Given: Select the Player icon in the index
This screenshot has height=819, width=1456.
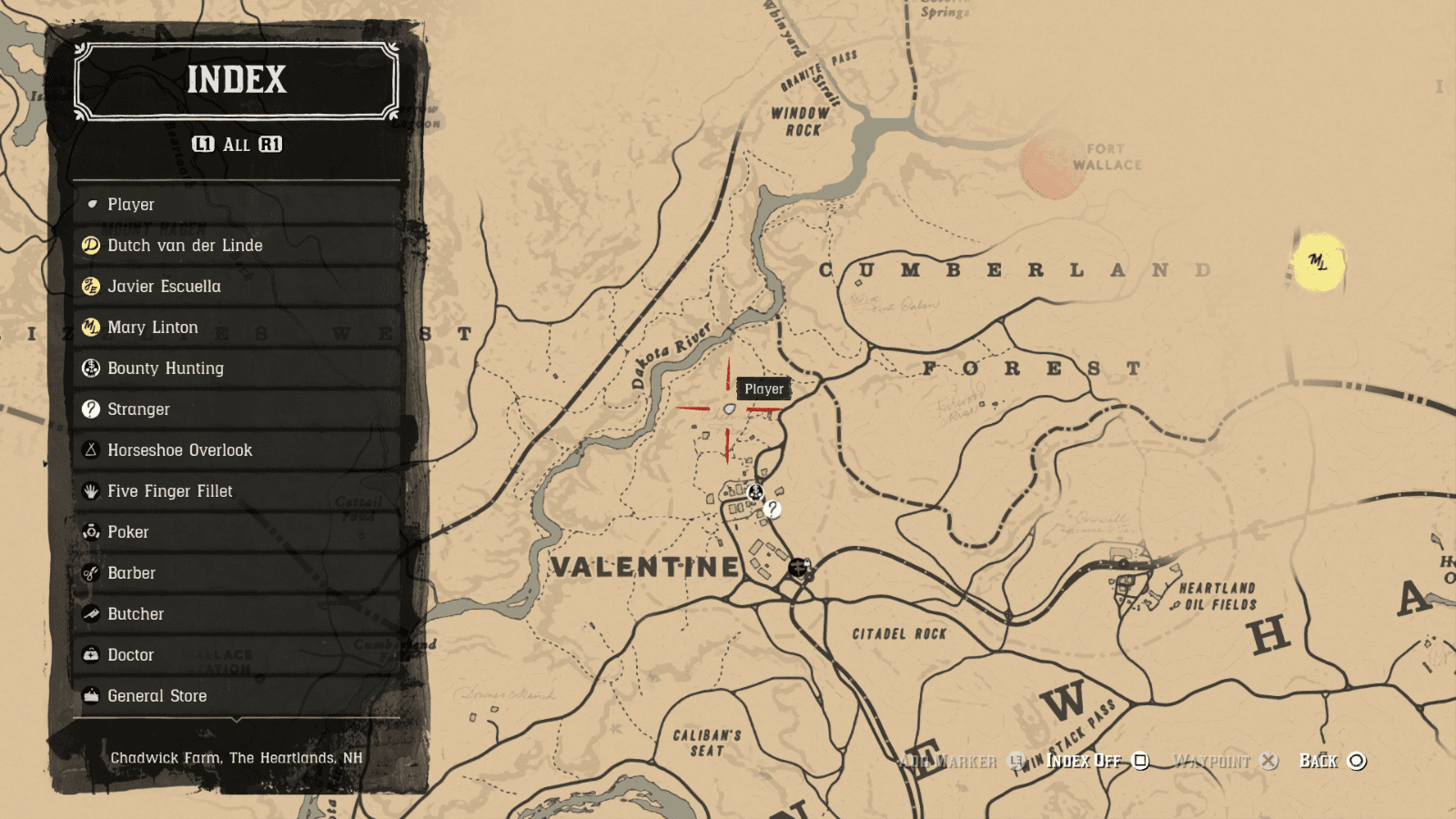Looking at the screenshot, I should 92,204.
